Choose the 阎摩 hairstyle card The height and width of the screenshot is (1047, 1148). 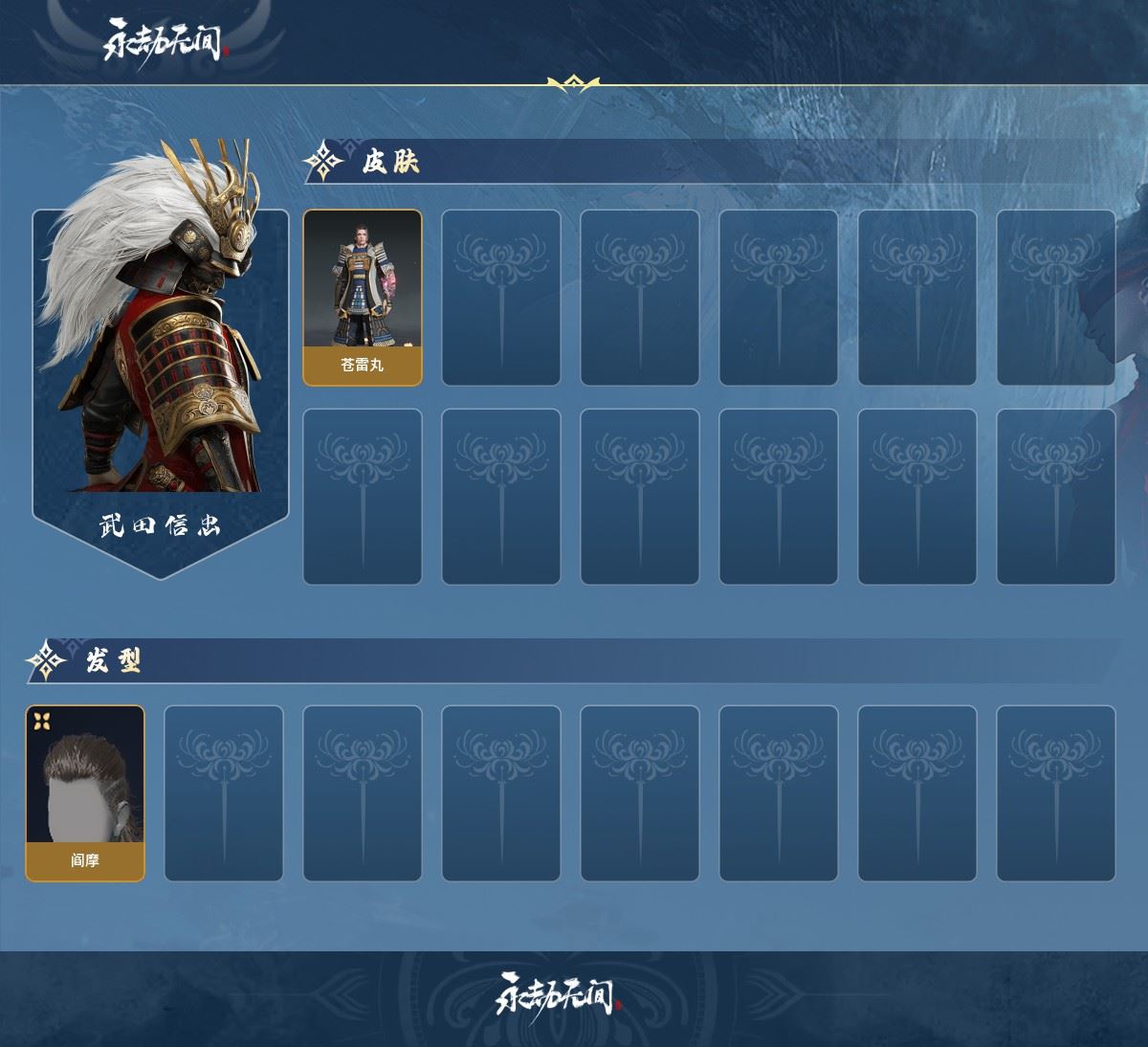[x=85, y=793]
